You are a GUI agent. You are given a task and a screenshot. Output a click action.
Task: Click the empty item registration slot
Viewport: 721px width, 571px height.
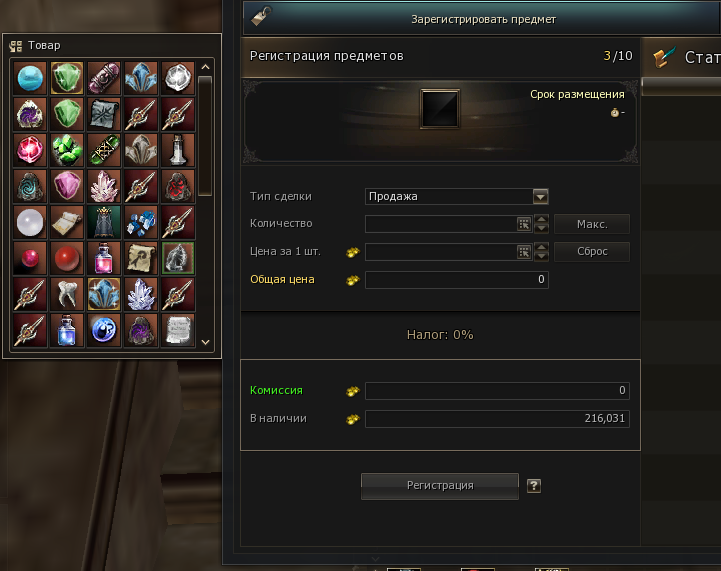tap(440, 108)
